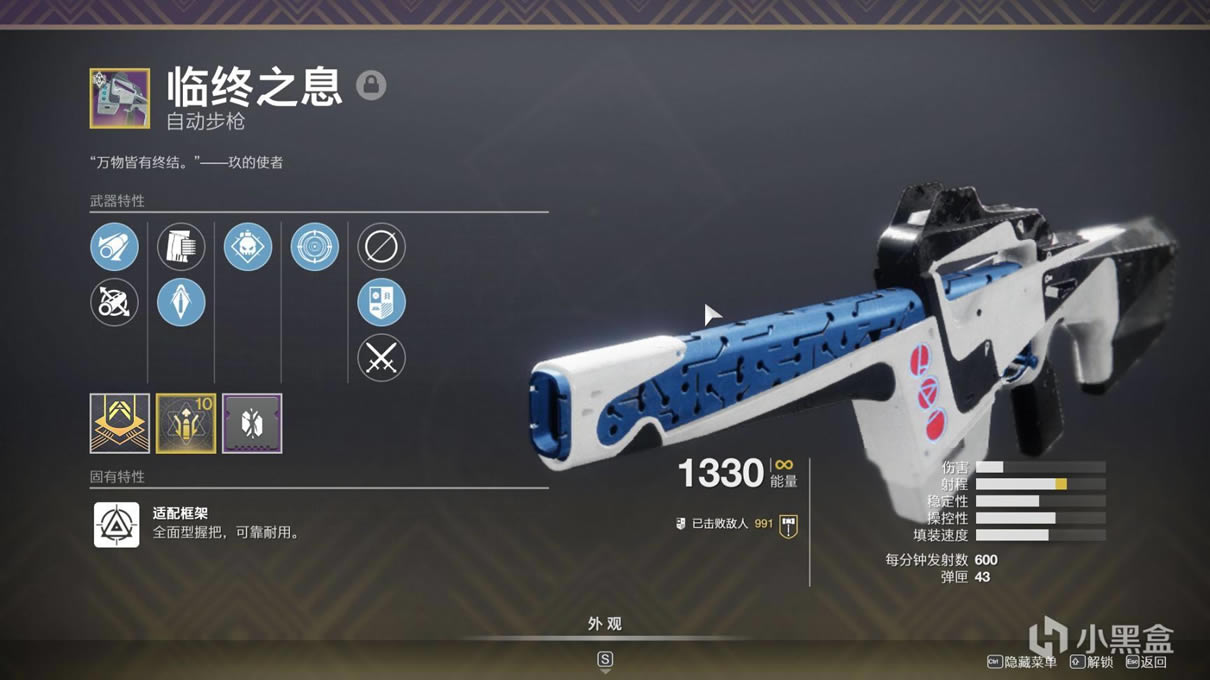Select the blue single-bullet magazine perk
This screenshot has height=680, width=1210.
coord(181,302)
